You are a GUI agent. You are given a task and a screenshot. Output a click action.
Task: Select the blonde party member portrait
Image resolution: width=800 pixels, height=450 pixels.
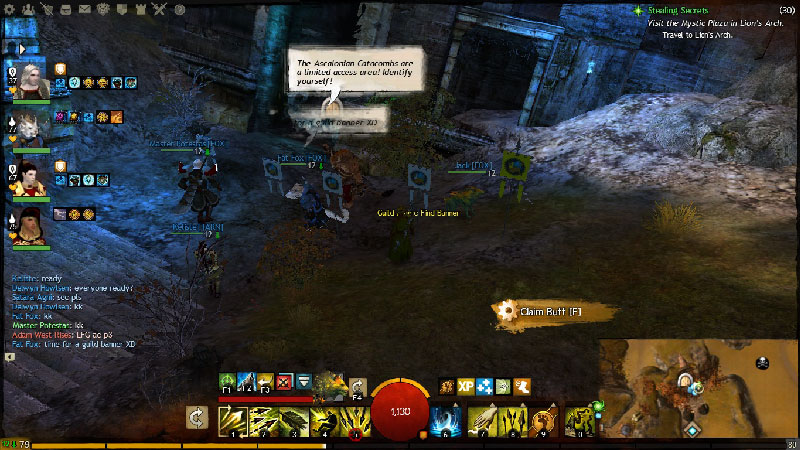(x=28, y=78)
